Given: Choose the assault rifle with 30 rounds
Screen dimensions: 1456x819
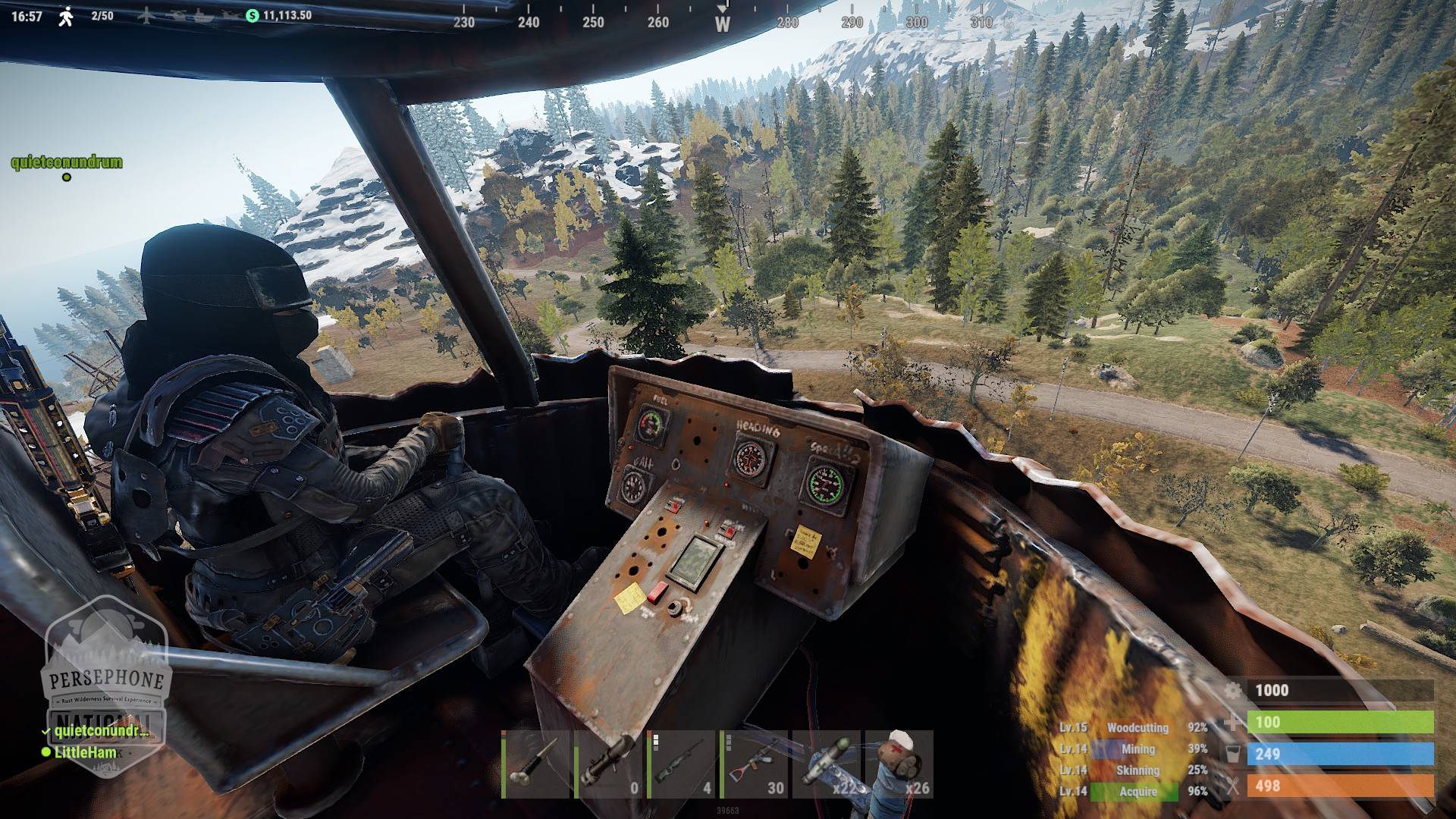Looking at the screenshot, I should pyautogui.click(x=753, y=764).
